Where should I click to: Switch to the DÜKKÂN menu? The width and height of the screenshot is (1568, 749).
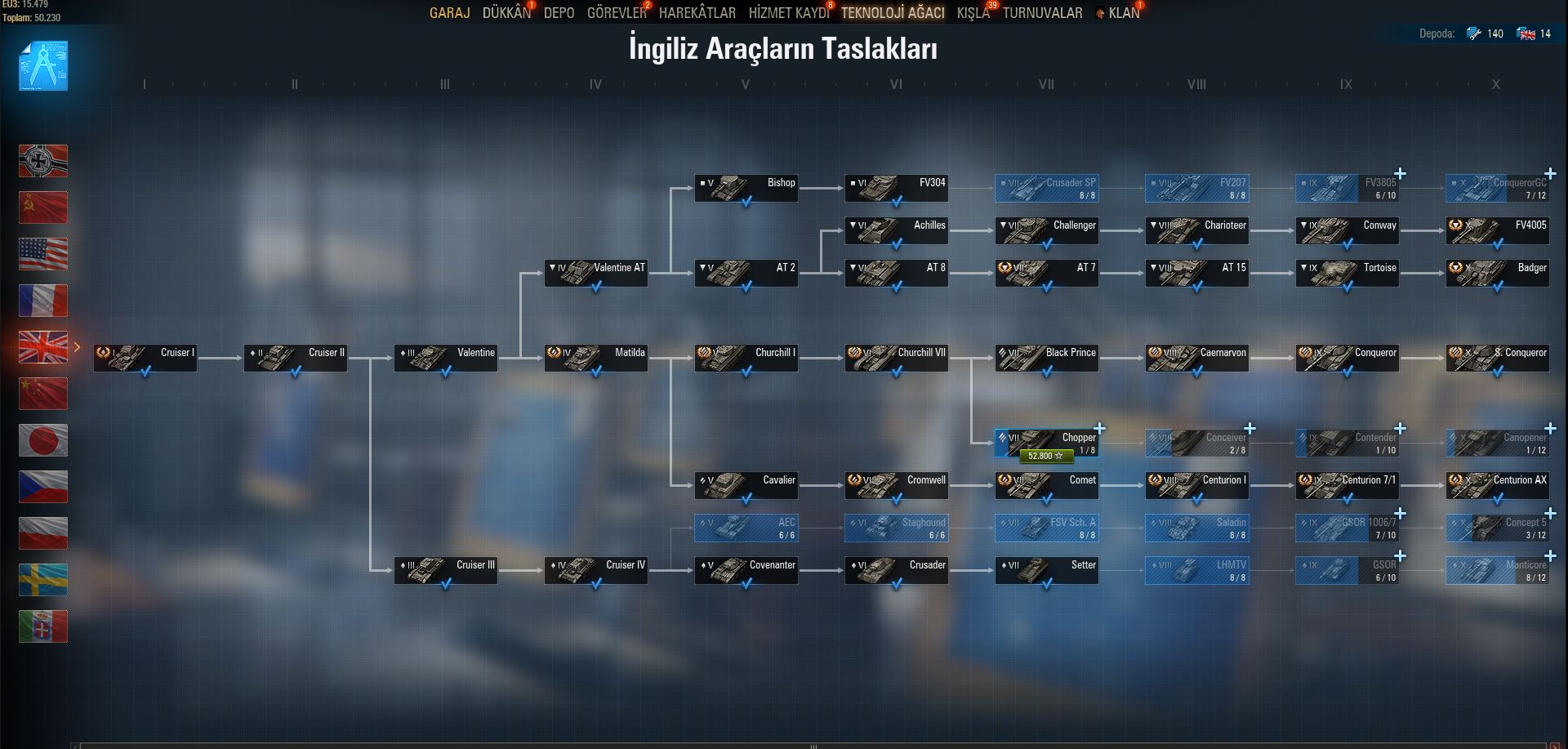pyautogui.click(x=506, y=13)
